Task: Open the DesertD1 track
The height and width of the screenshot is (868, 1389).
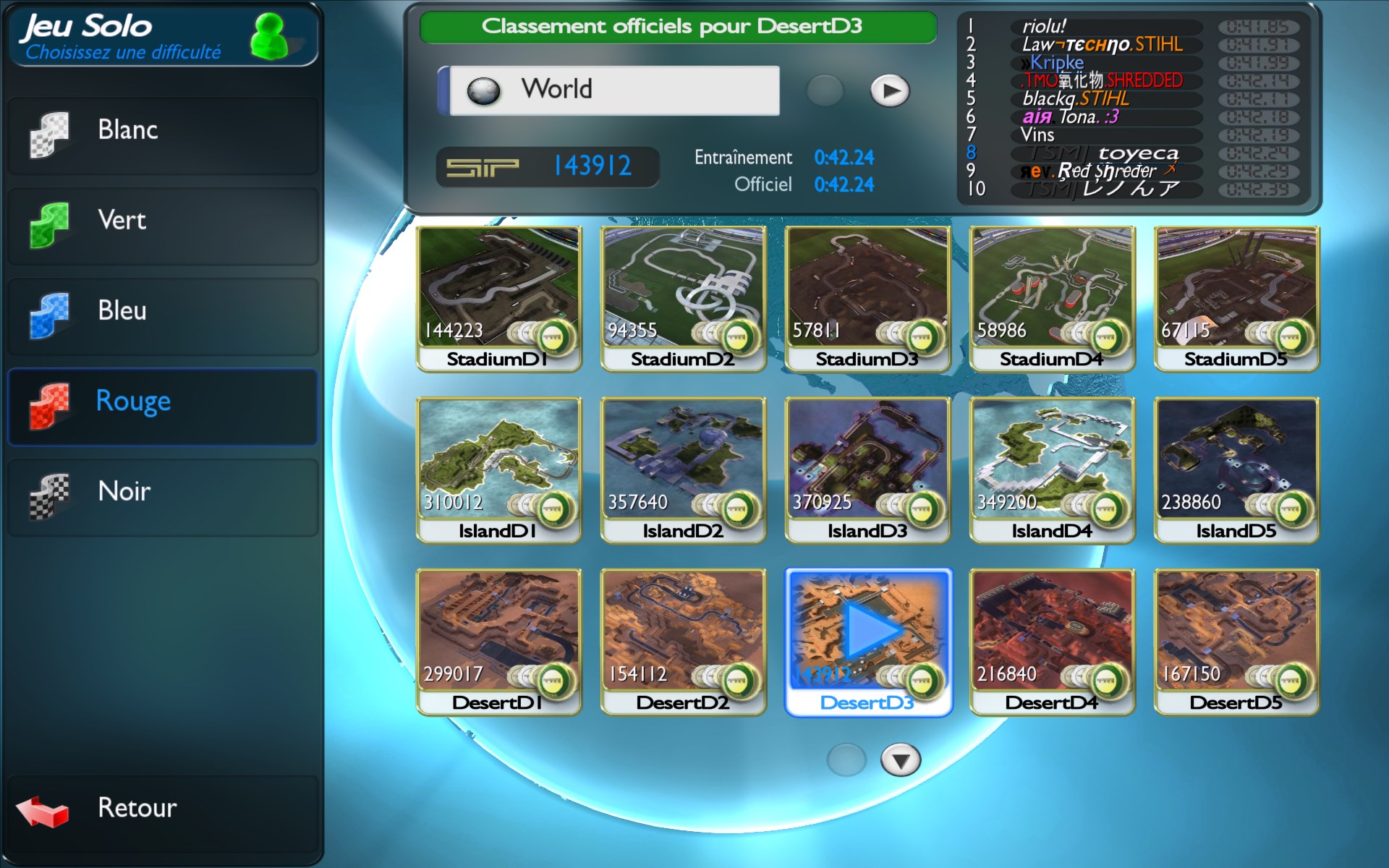Action: [498, 640]
